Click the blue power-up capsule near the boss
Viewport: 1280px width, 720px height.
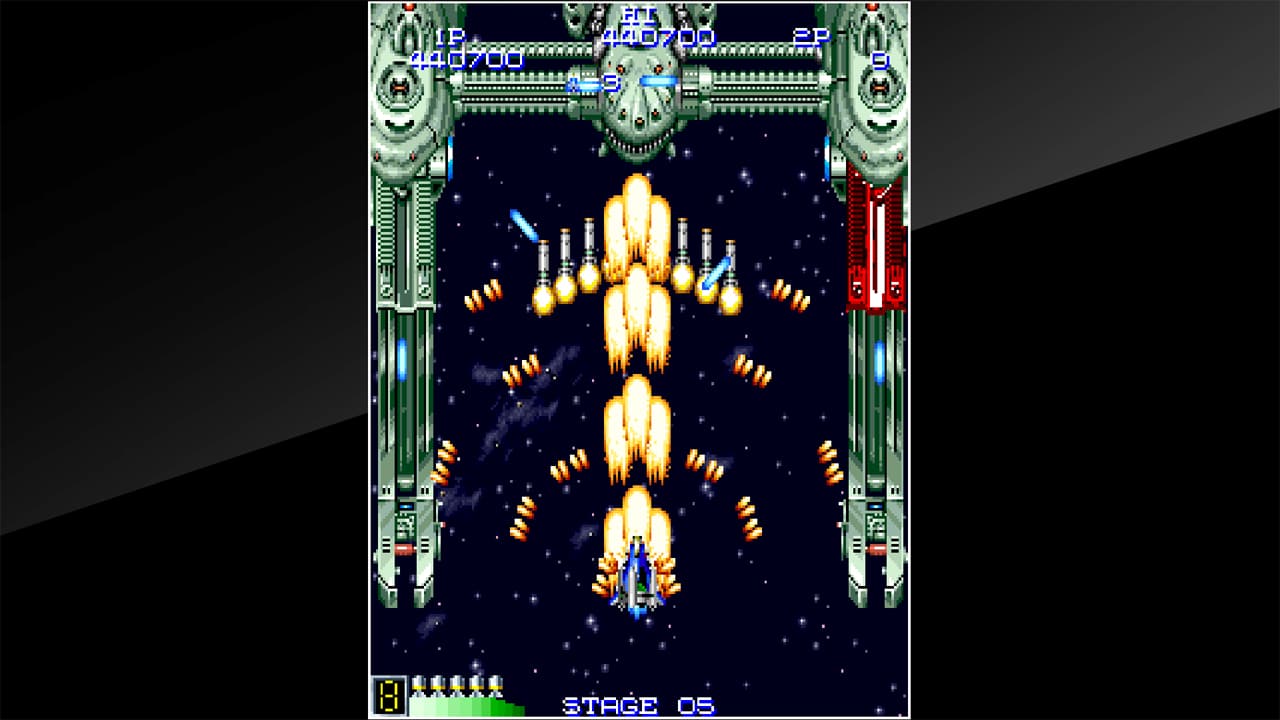pyautogui.click(x=659, y=78)
